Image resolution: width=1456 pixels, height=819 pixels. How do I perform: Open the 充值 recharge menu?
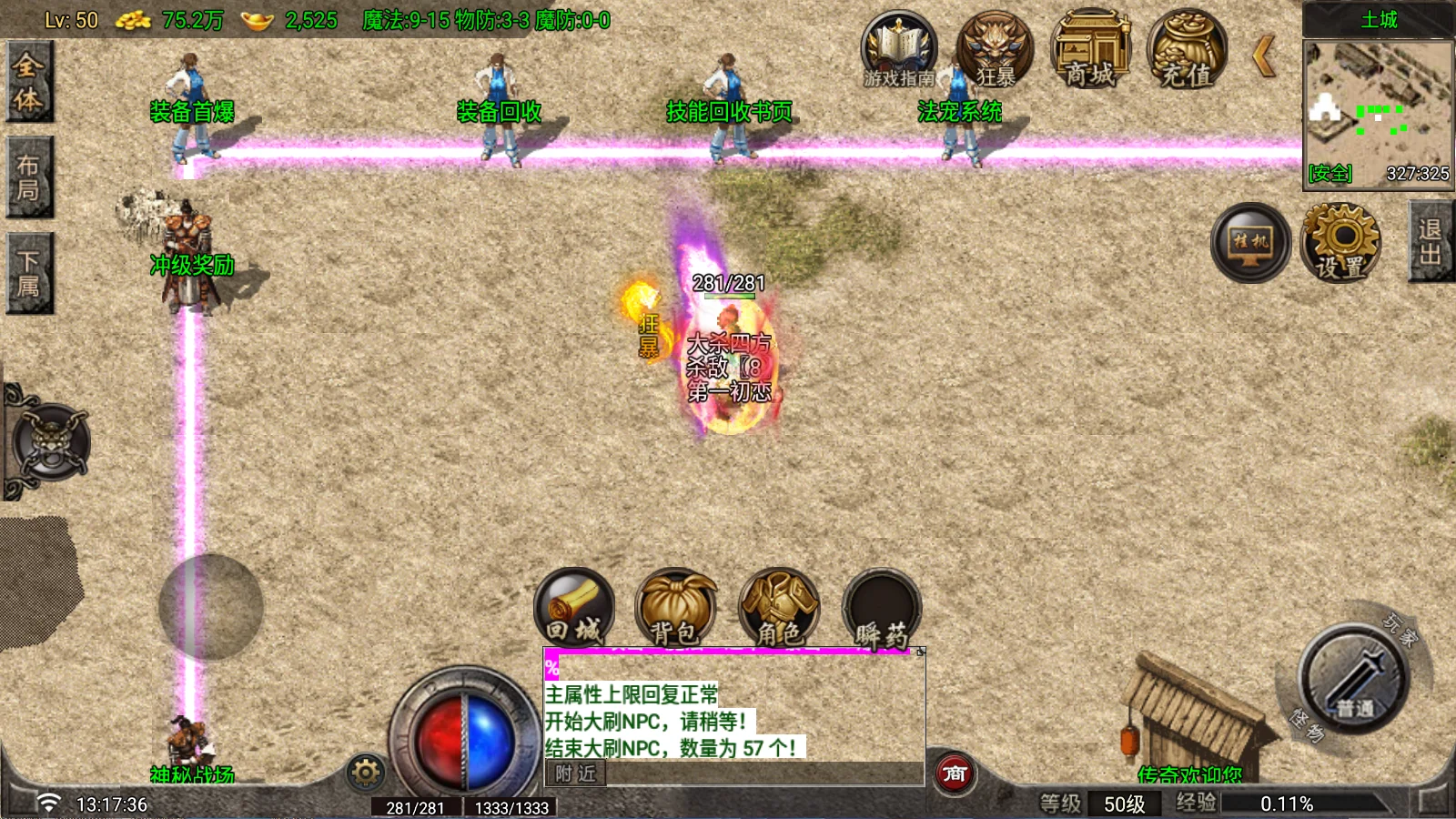pyautogui.click(x=1187, y=50)
